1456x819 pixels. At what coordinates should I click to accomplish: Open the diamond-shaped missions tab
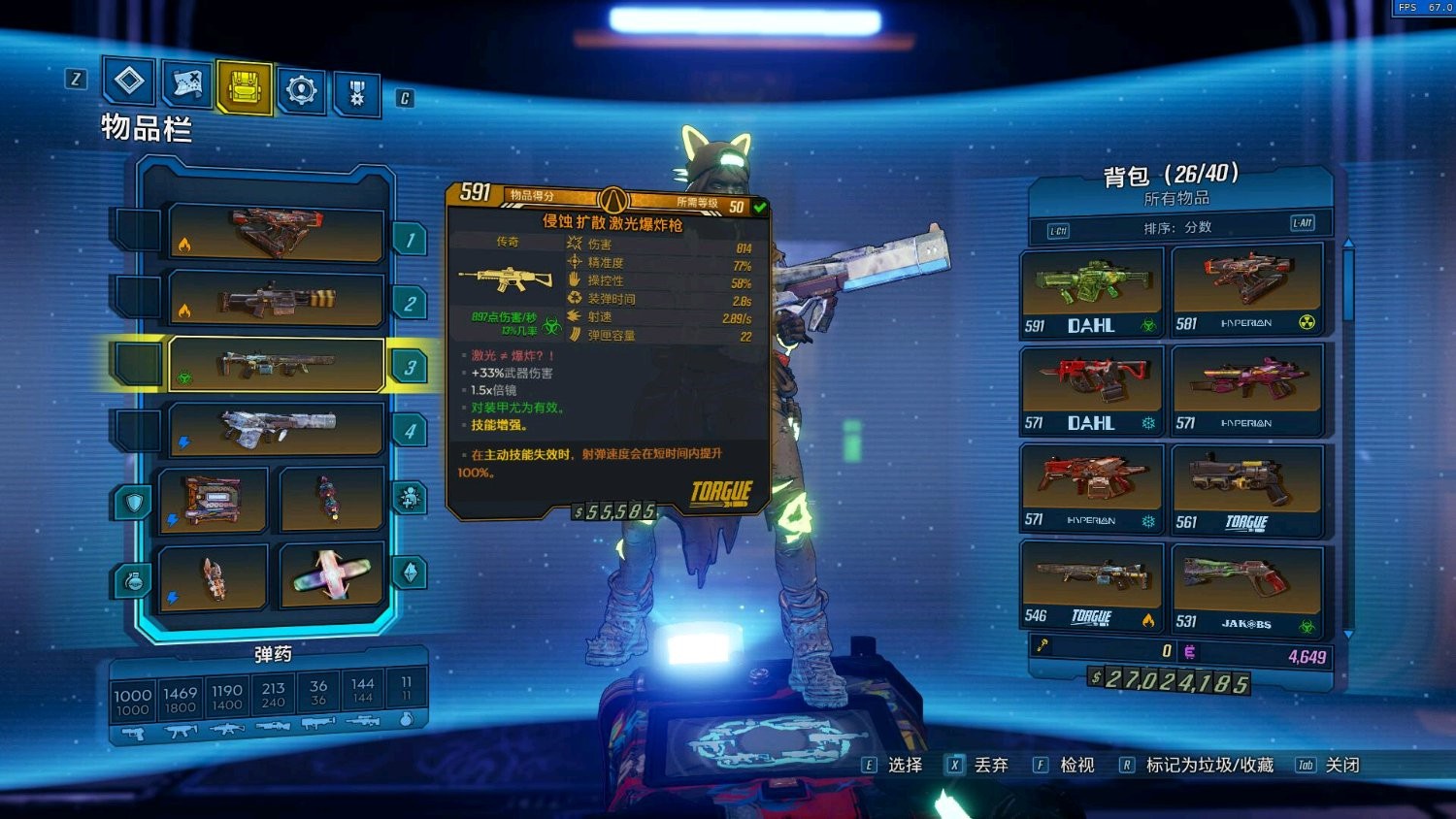pyautogui.click(x=129, y=82)
